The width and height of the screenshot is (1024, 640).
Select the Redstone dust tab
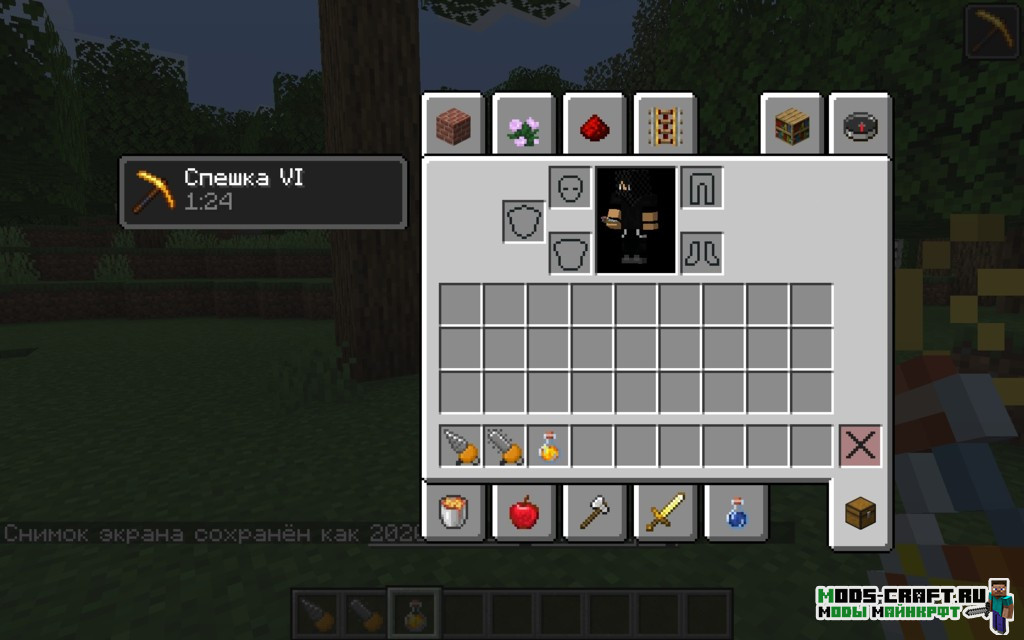pyautogui.click(x=594, y=125)
